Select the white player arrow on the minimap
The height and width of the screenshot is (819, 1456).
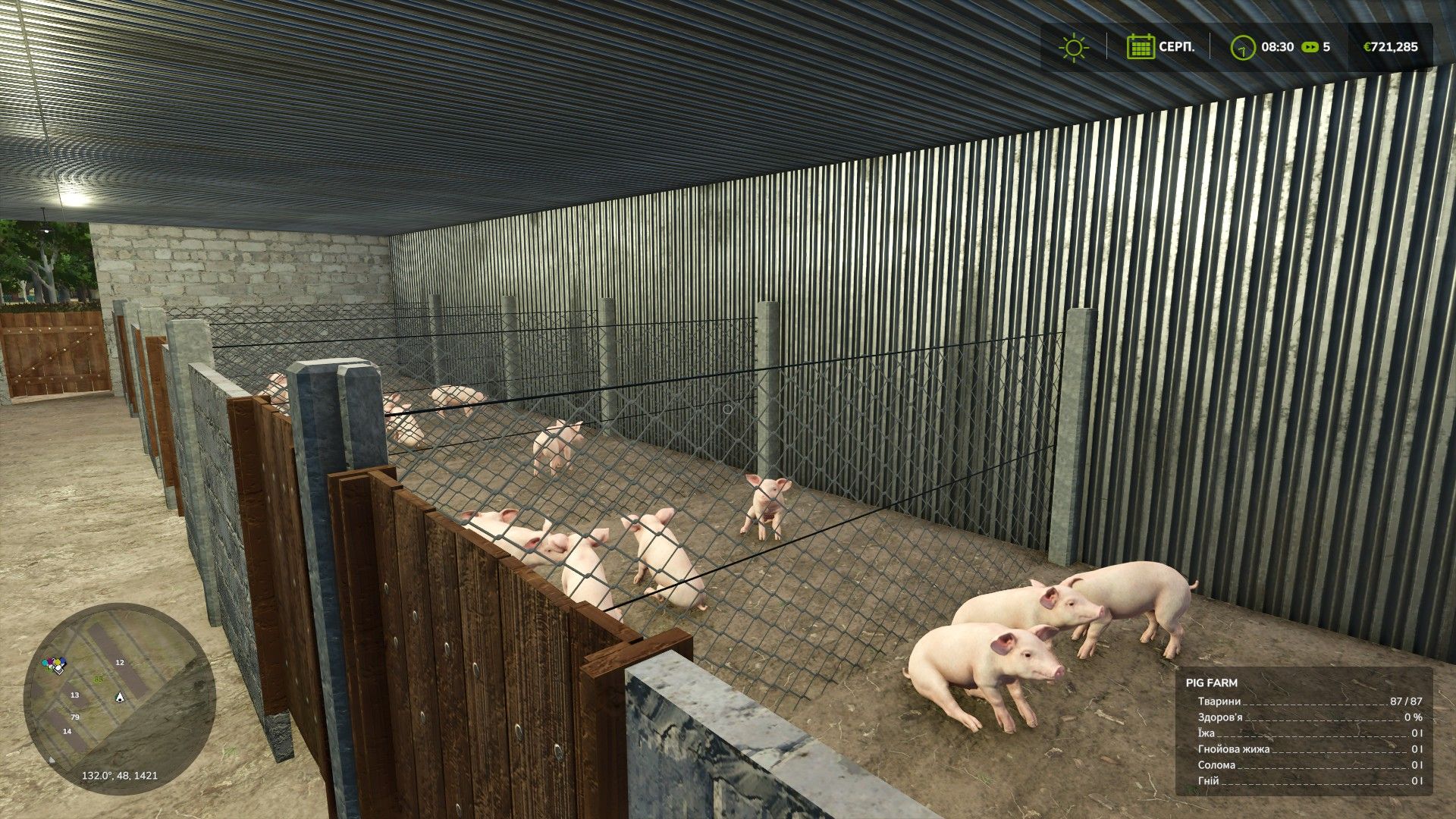(x=120, y=698)
